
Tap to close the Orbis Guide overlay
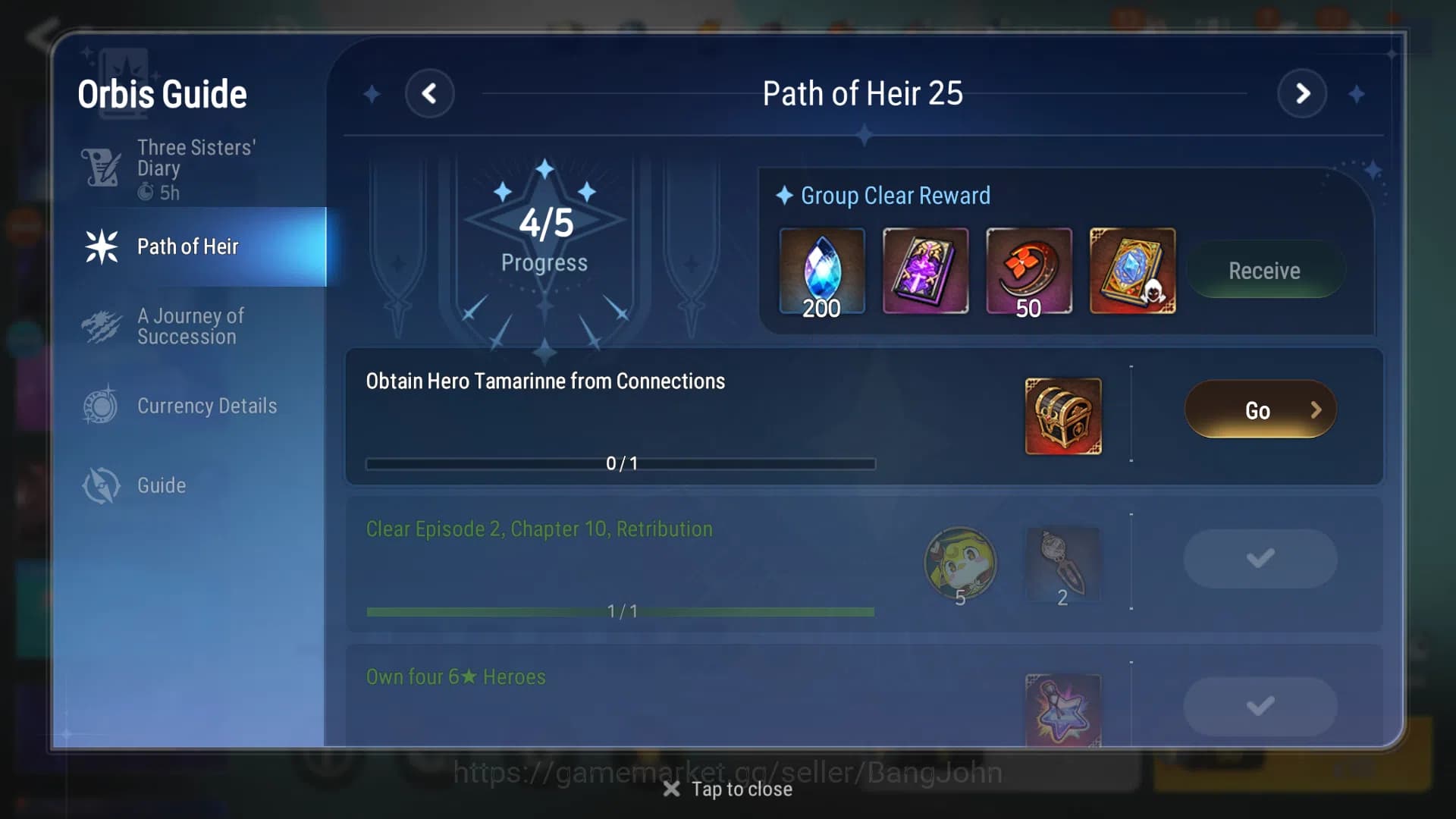[727, 789]
